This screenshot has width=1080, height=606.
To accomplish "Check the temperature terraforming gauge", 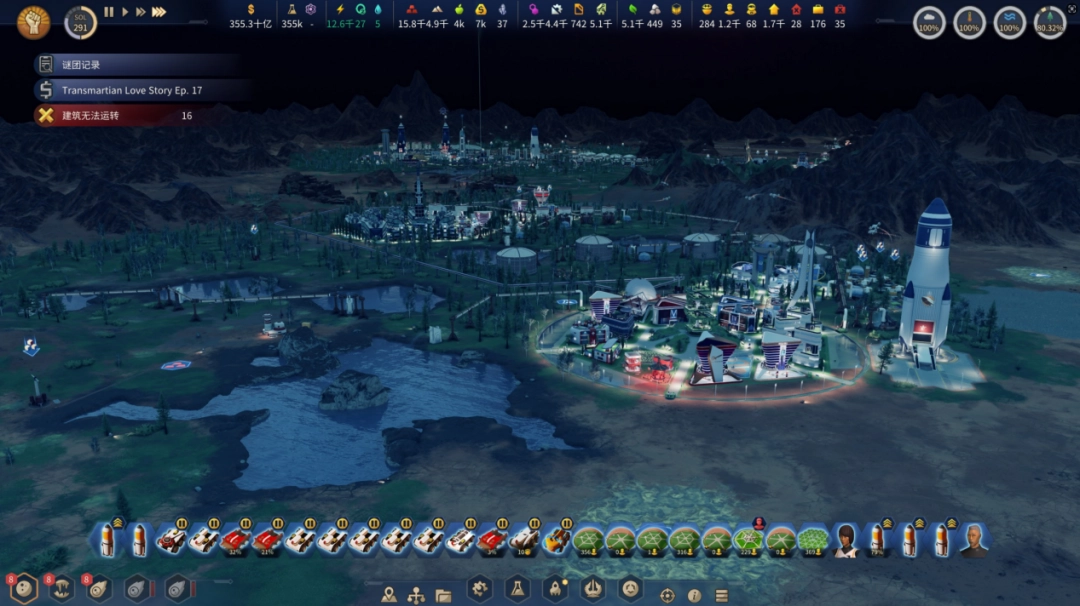I will [969, 22].
